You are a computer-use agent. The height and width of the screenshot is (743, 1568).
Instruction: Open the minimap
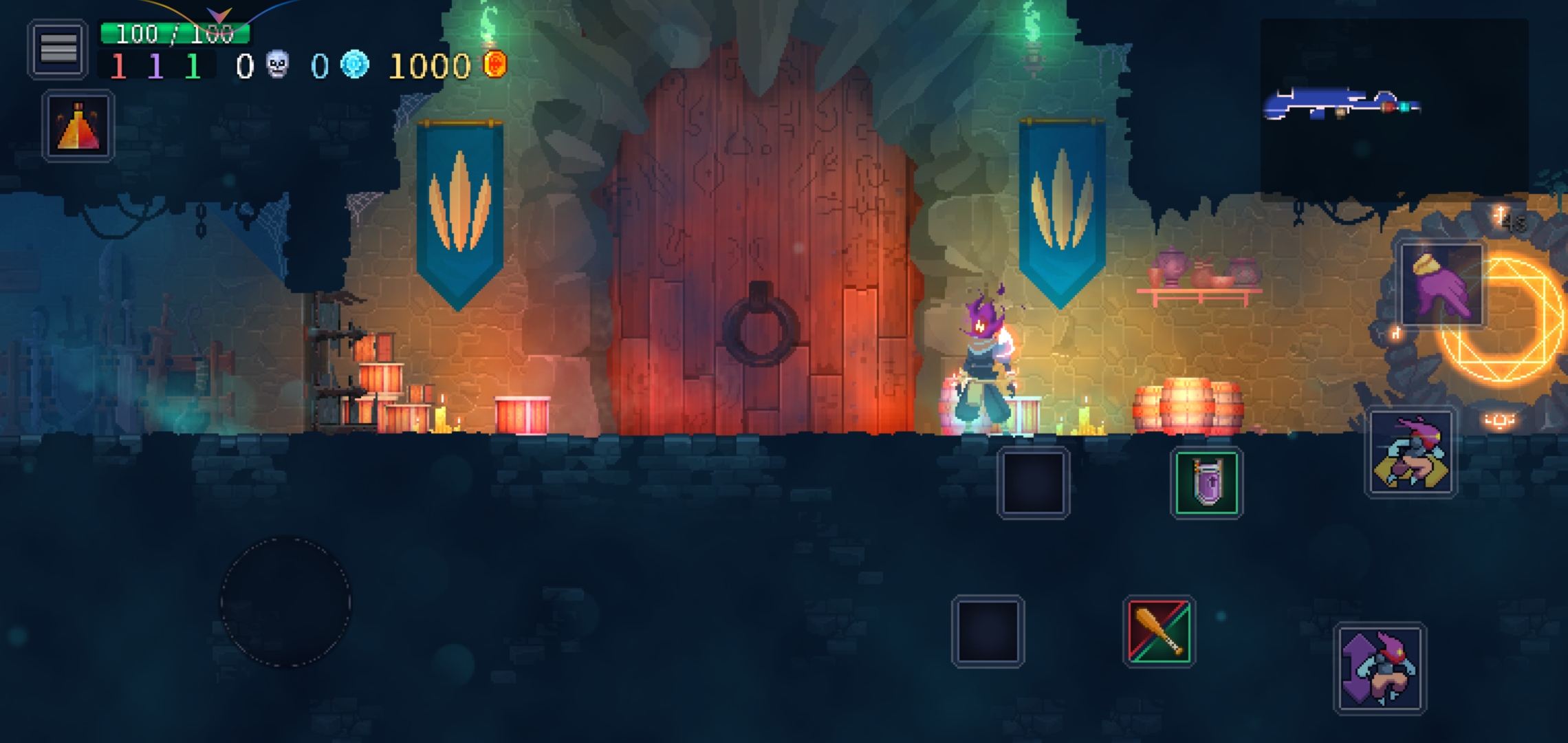tap(1393, 105)
